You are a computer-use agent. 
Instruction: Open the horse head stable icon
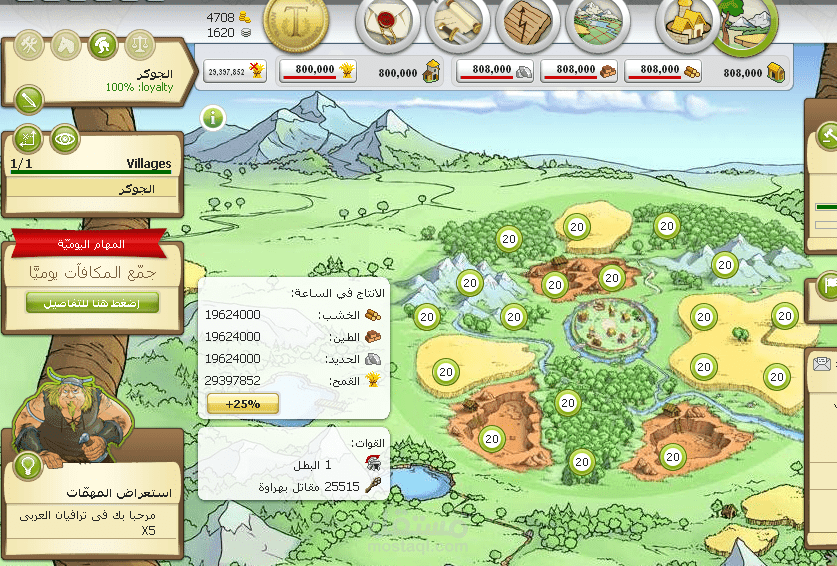coord(64,45)
